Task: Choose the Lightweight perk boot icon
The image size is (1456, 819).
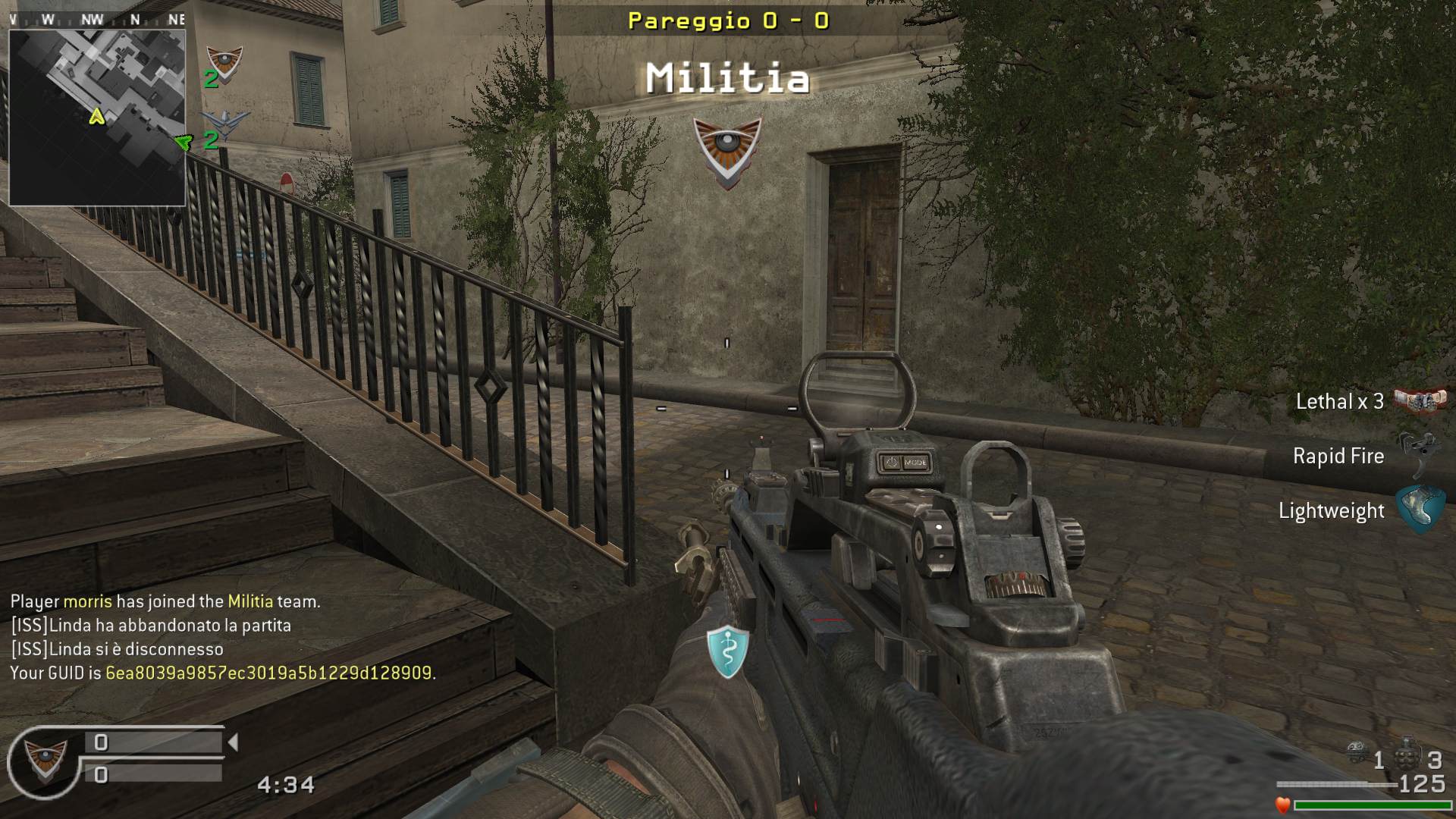Action: click(x=1420, y=509)
